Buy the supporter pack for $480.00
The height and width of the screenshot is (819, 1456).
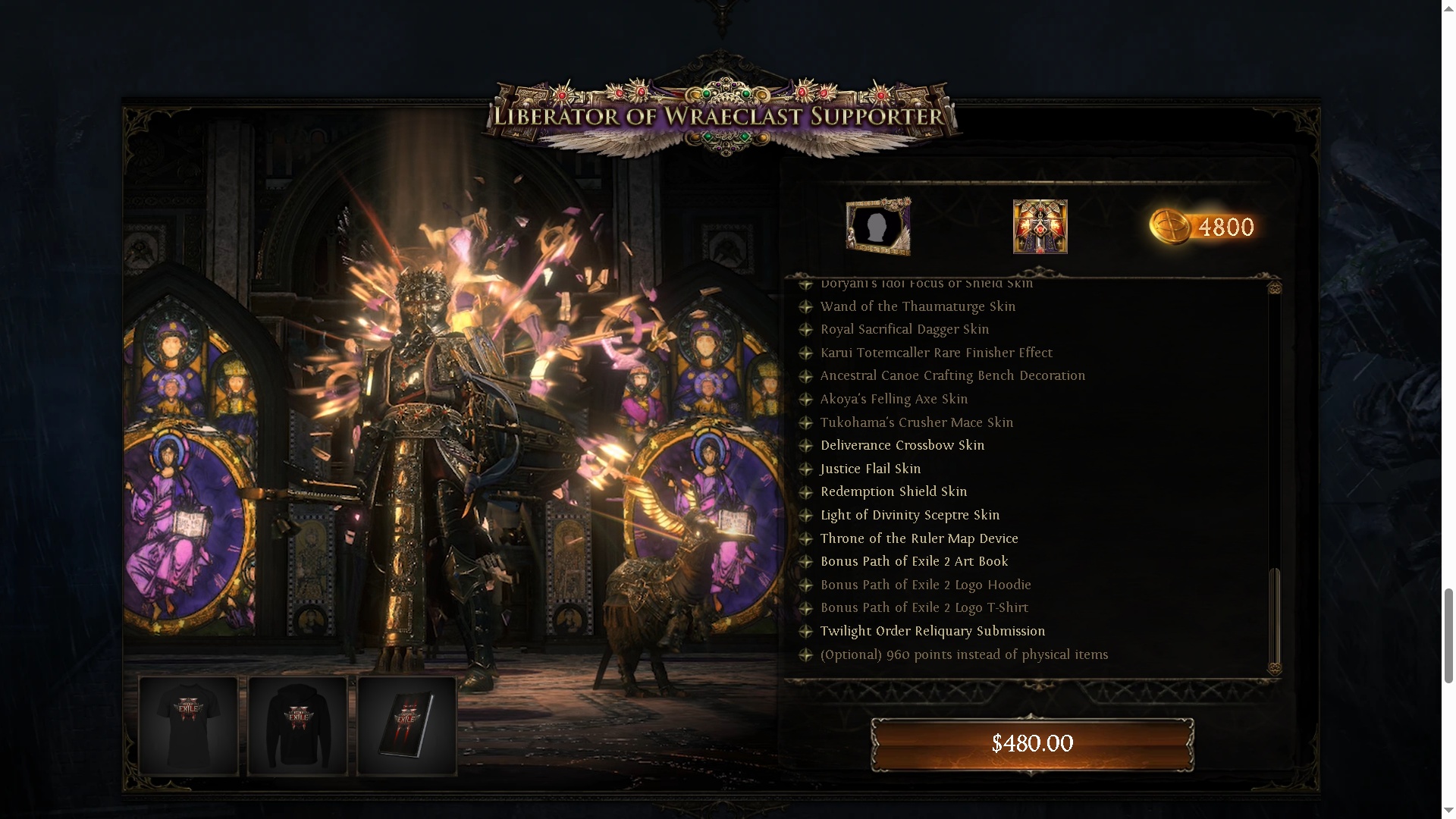pos(1032,743)
